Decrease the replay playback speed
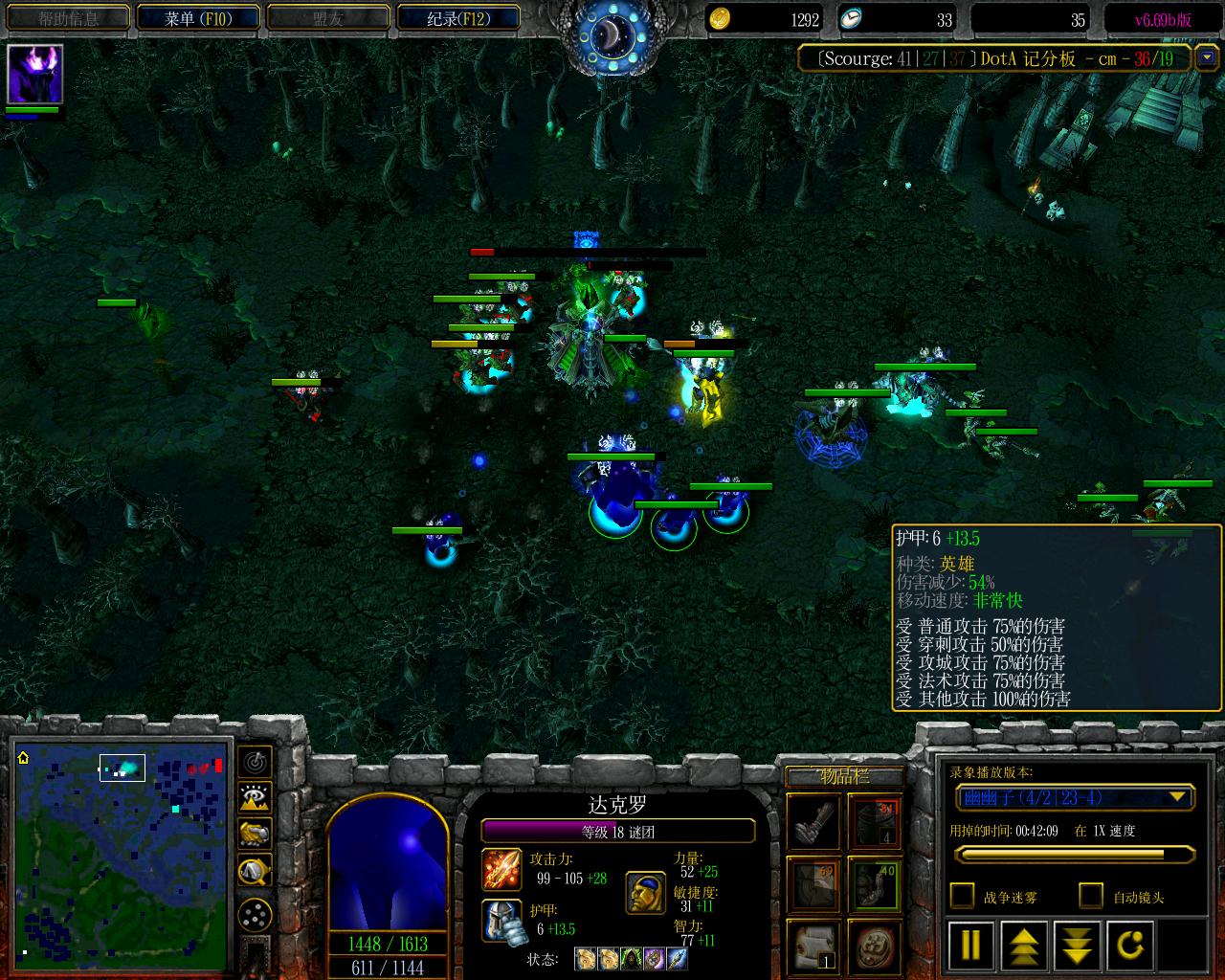The image size is (1225, 980). [1077, 945]
